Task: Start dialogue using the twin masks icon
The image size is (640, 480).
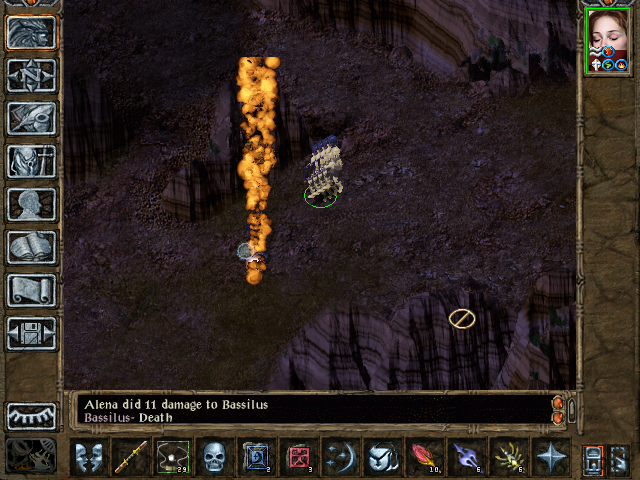Action: click(89, 457)
